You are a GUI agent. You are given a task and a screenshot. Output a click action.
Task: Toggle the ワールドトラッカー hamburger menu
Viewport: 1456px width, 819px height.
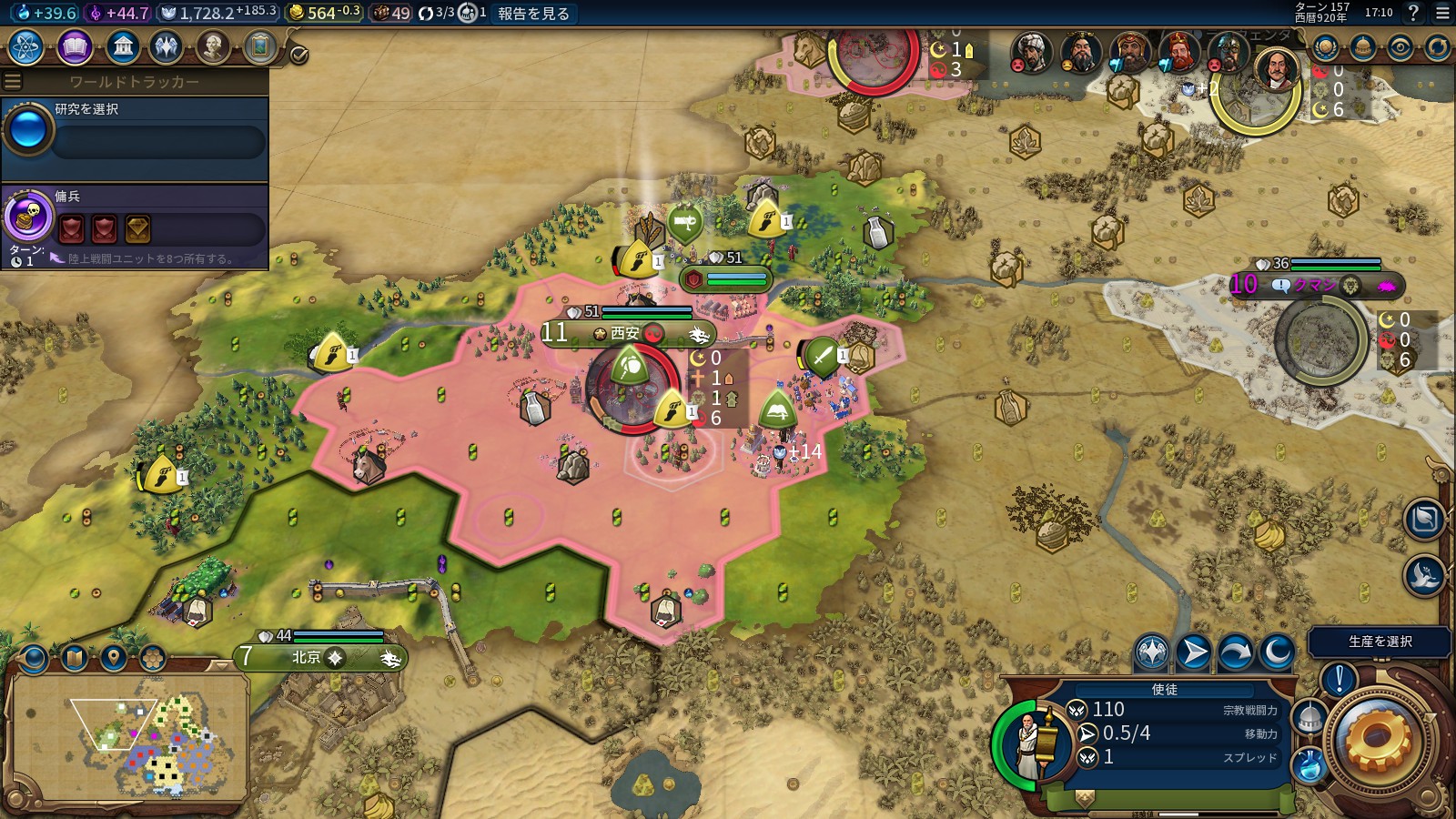13,82
